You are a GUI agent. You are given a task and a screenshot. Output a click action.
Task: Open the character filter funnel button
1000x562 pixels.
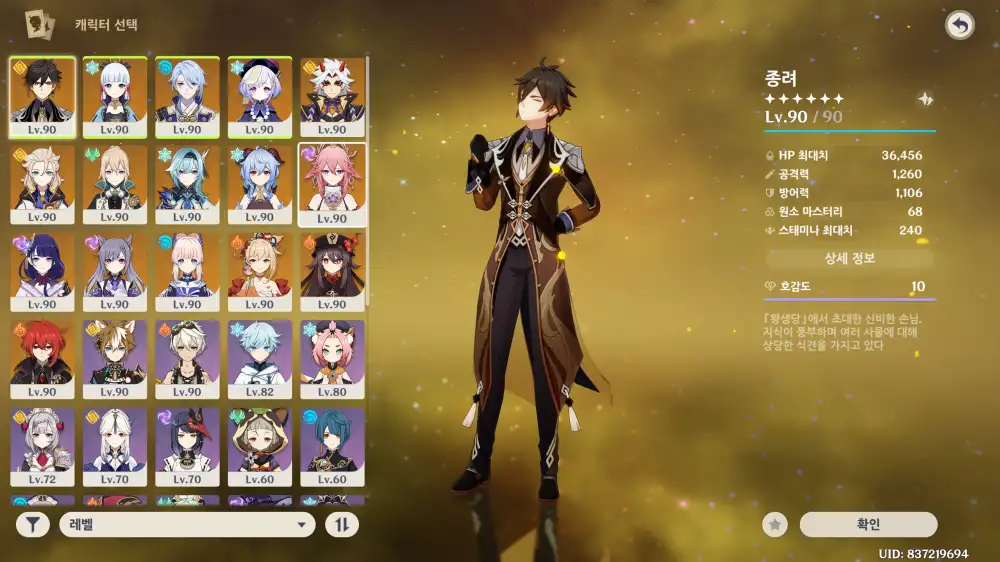pyautogui.click(x=33, y=524)
